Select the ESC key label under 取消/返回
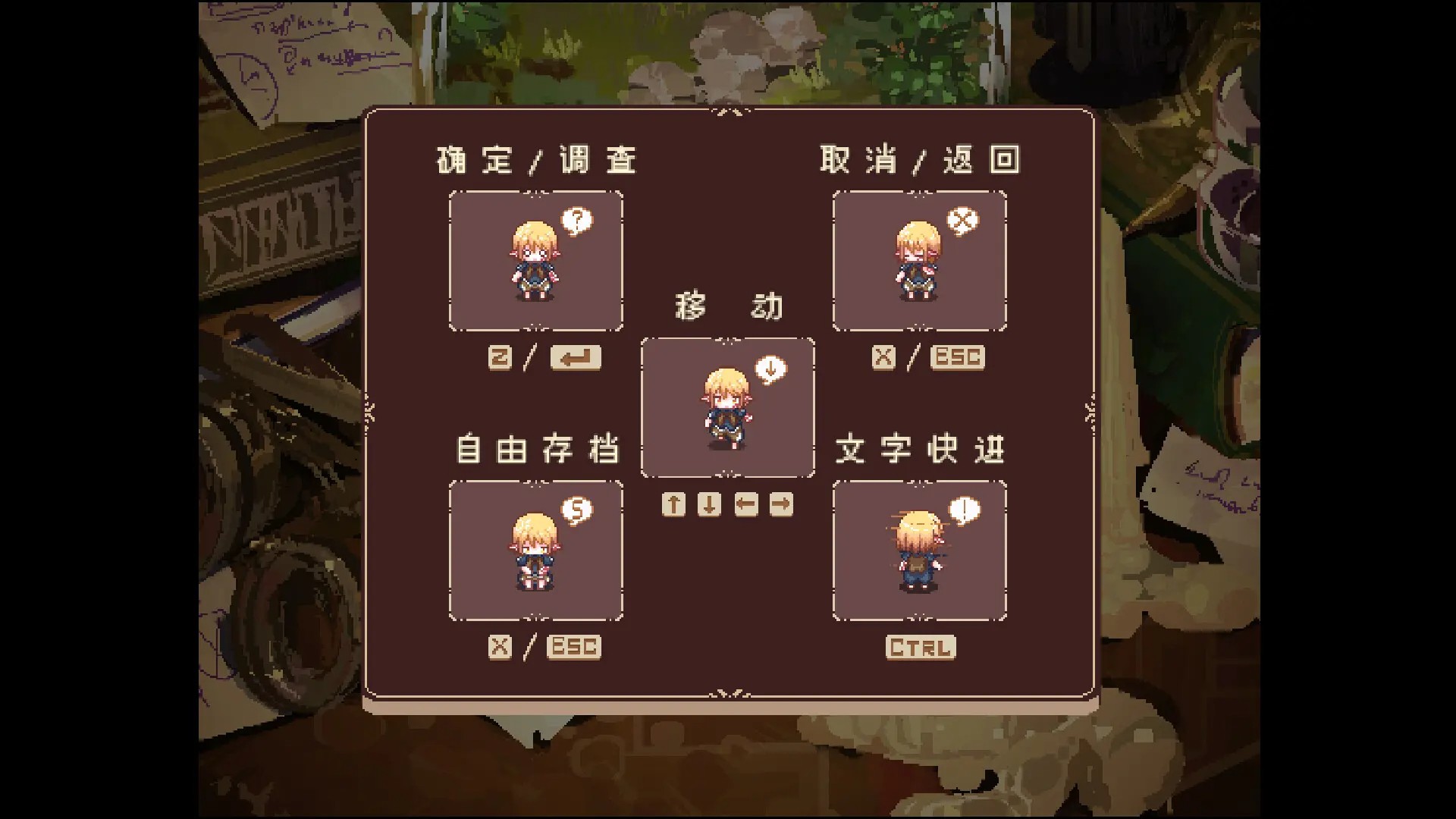This screenshot has width=1456, height=819. click(x=956, y=358)
